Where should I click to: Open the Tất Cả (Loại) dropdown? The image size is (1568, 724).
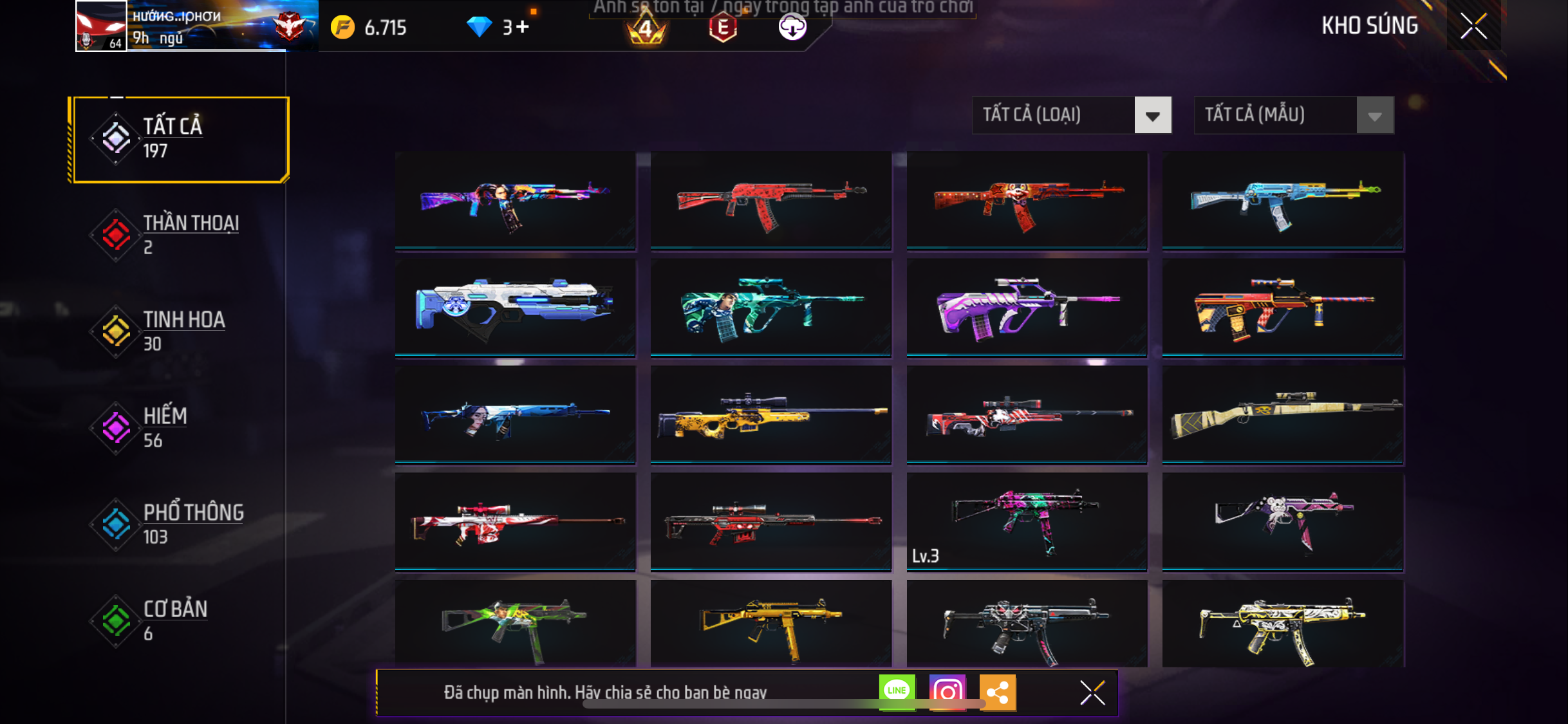(1071, 115)
